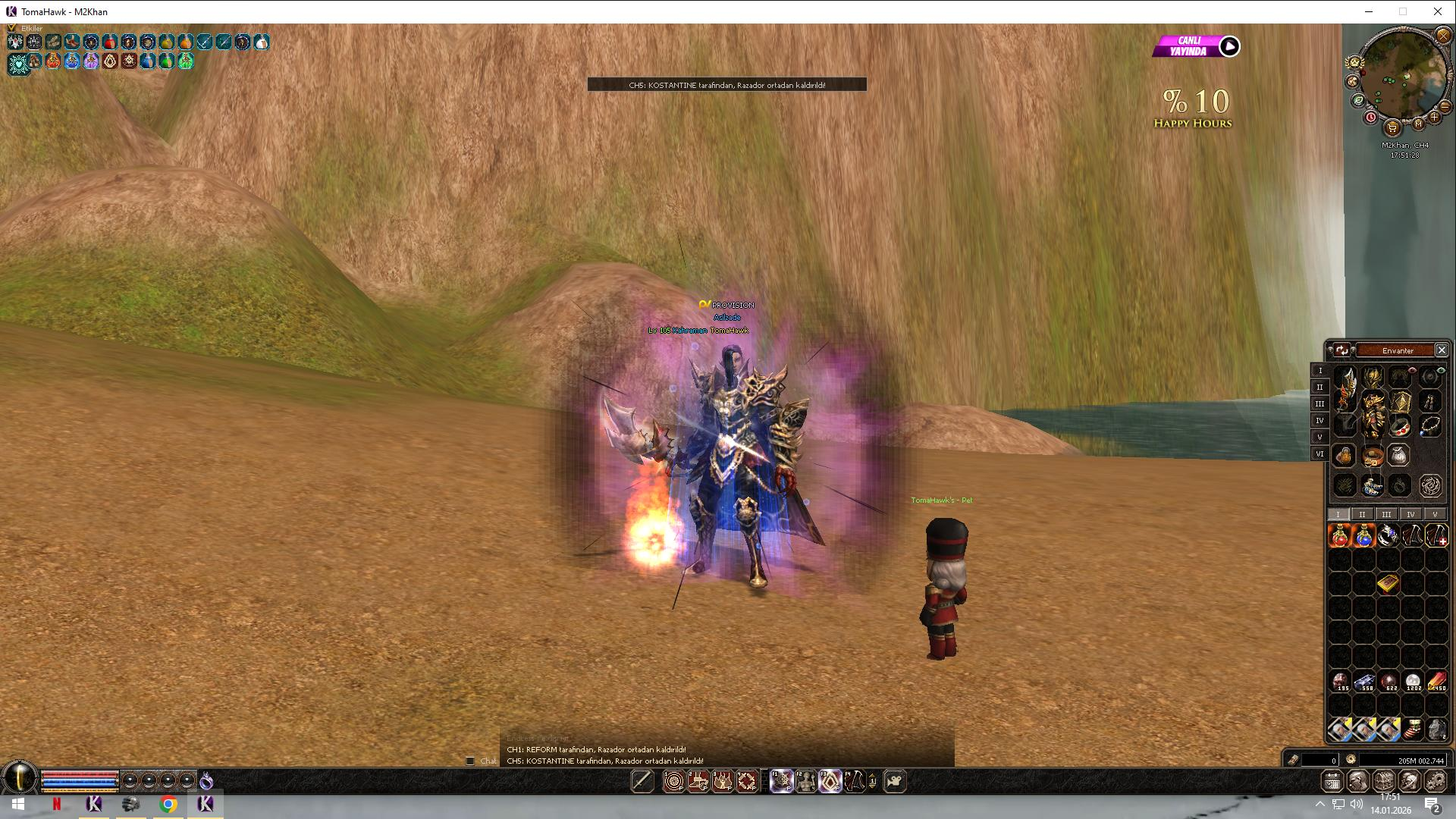Toggle the Chat checkbox

coord(470,761)
